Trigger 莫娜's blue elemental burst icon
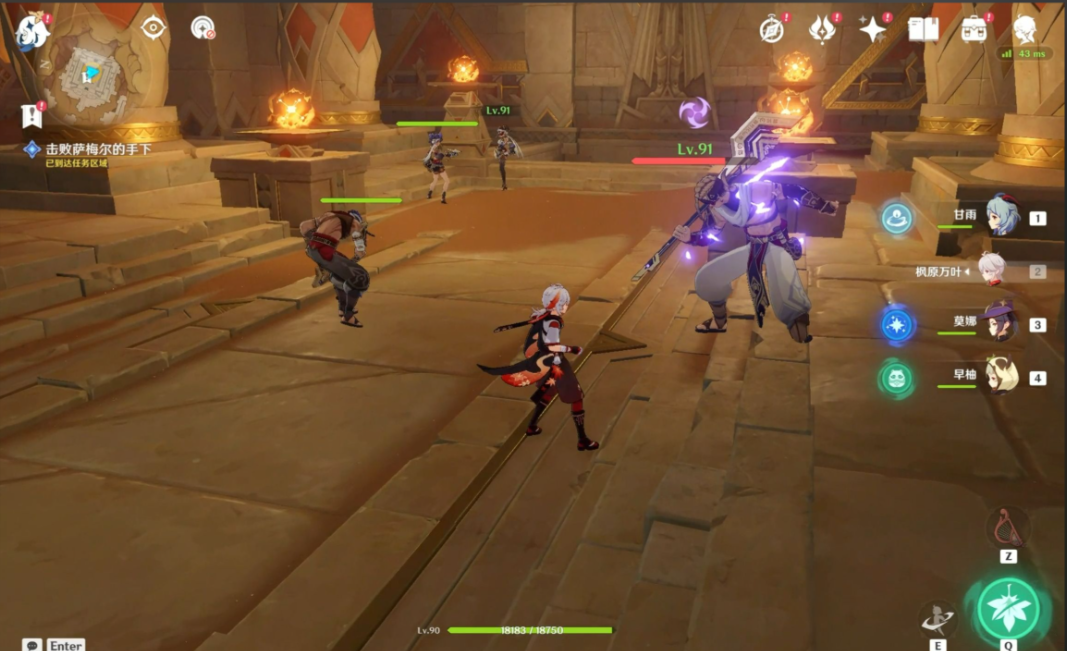The height and width of the screenshot is (651, 1067). pyautogui.click(x=897, y=325)
